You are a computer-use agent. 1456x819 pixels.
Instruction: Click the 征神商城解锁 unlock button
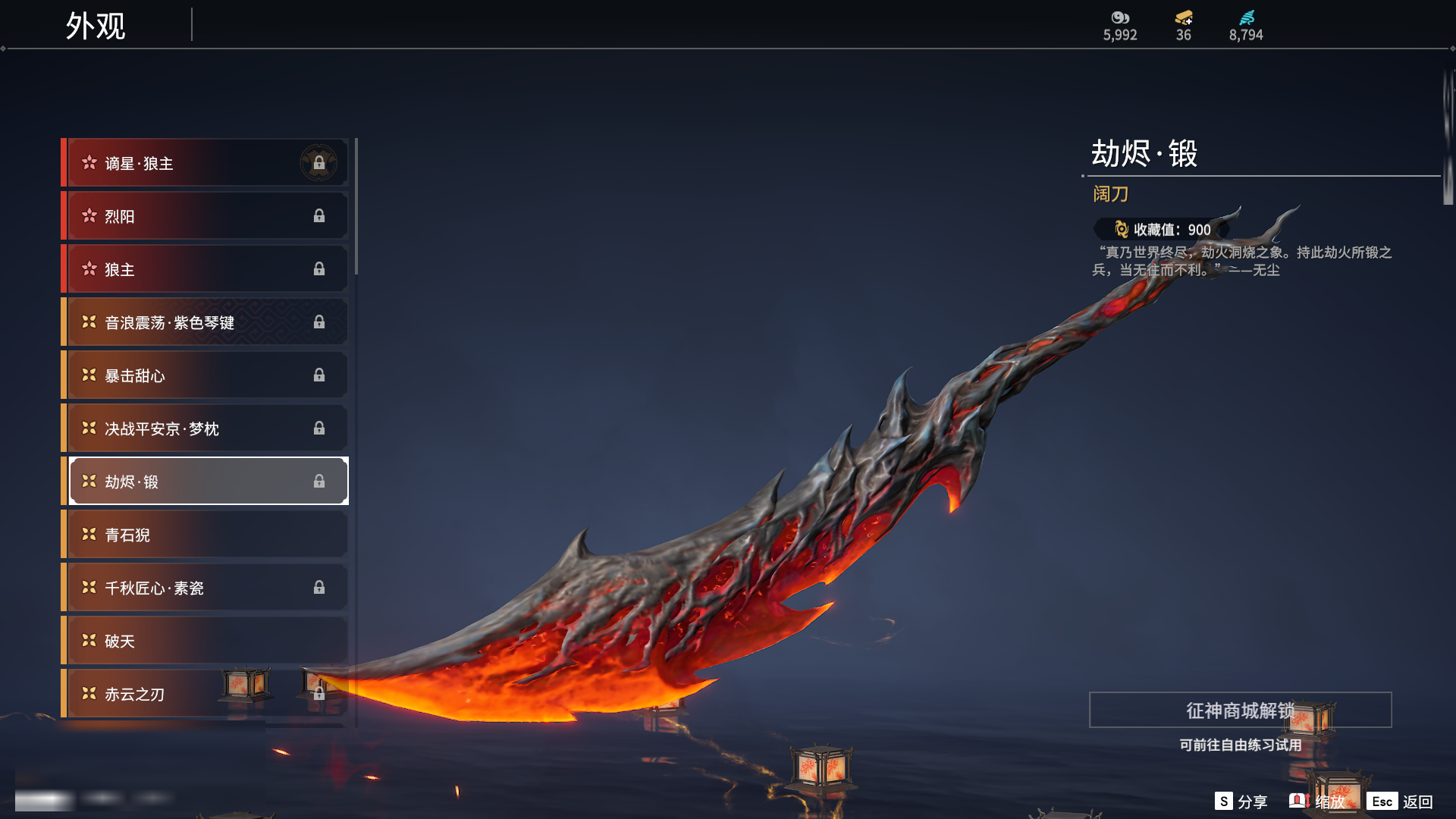coord(1240,711)
